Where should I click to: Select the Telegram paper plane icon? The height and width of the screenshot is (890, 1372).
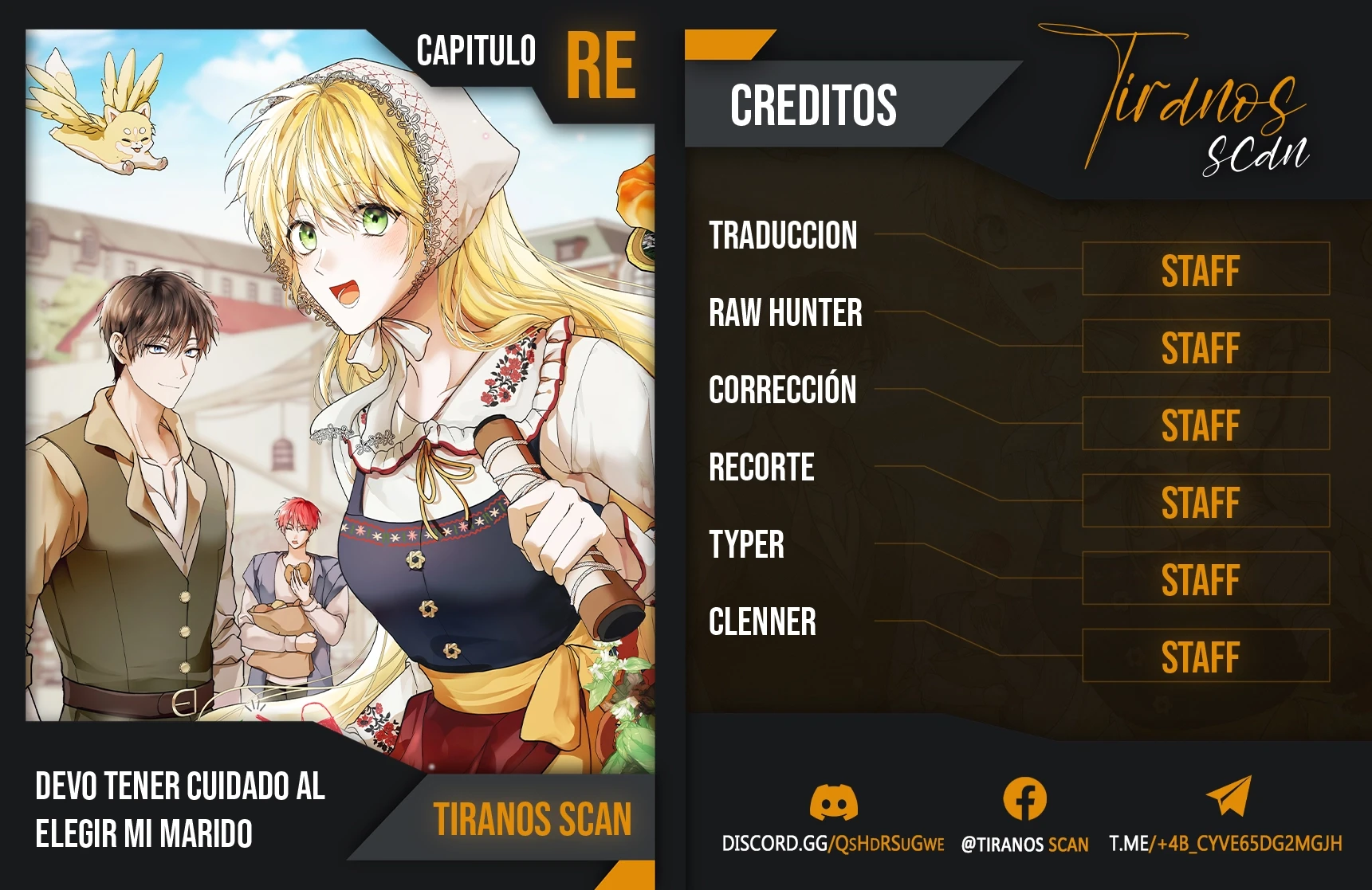[1229, 796]
